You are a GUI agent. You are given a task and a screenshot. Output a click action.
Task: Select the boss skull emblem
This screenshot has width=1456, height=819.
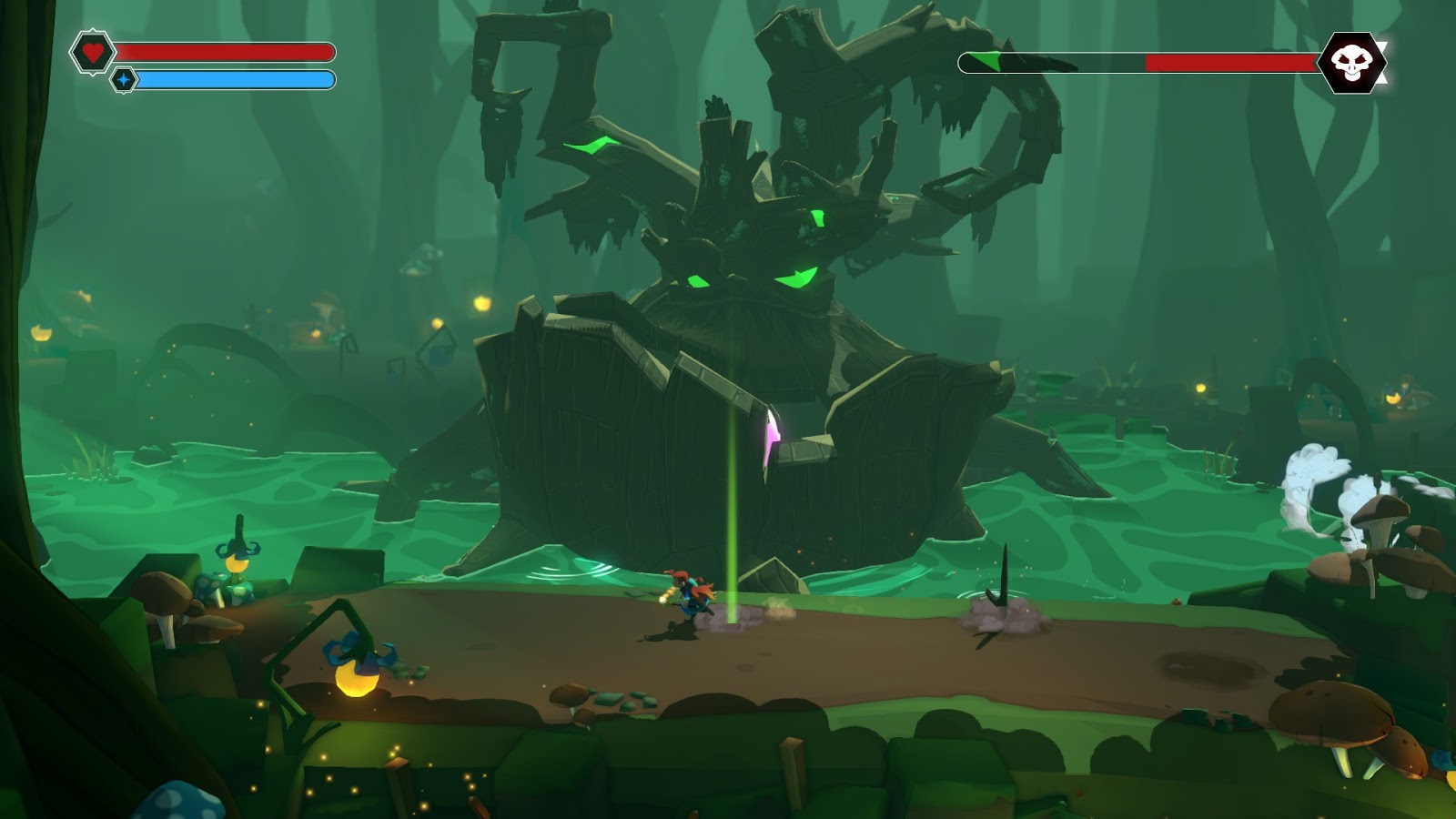[1352, 63]
